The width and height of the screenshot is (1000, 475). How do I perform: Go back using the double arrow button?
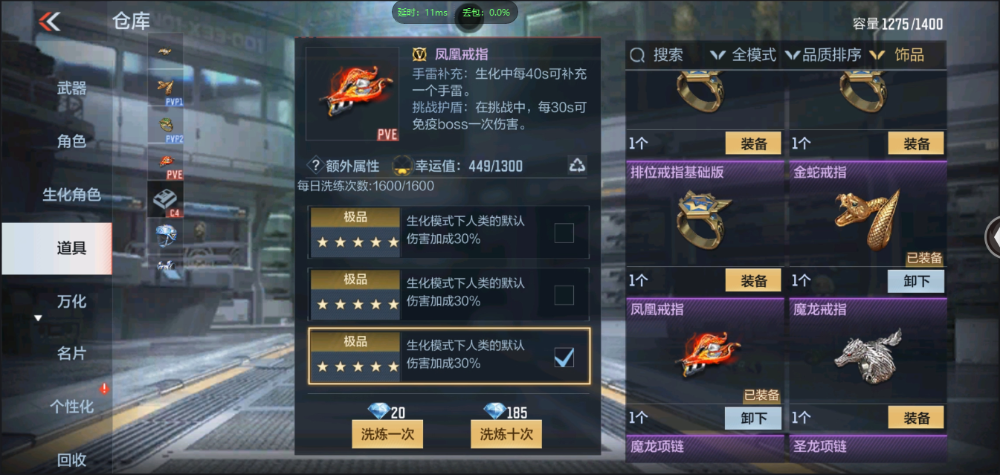click(x=48, y=21)
